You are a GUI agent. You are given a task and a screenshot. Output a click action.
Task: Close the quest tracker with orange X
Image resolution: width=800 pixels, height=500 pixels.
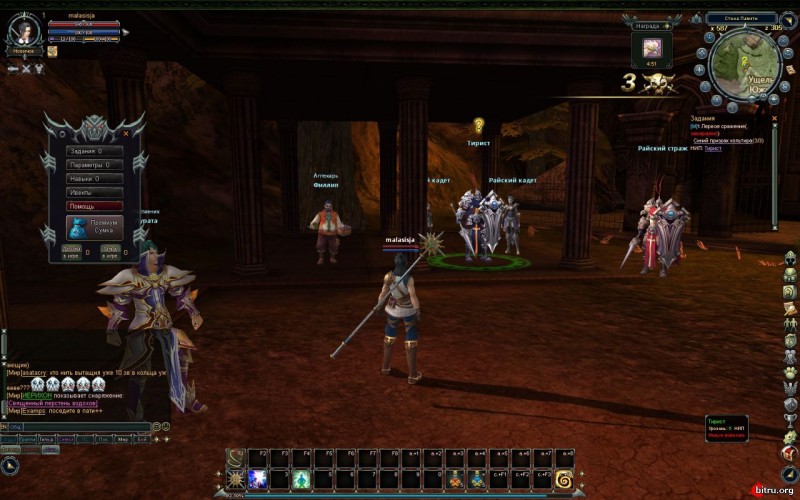point(774,116)
